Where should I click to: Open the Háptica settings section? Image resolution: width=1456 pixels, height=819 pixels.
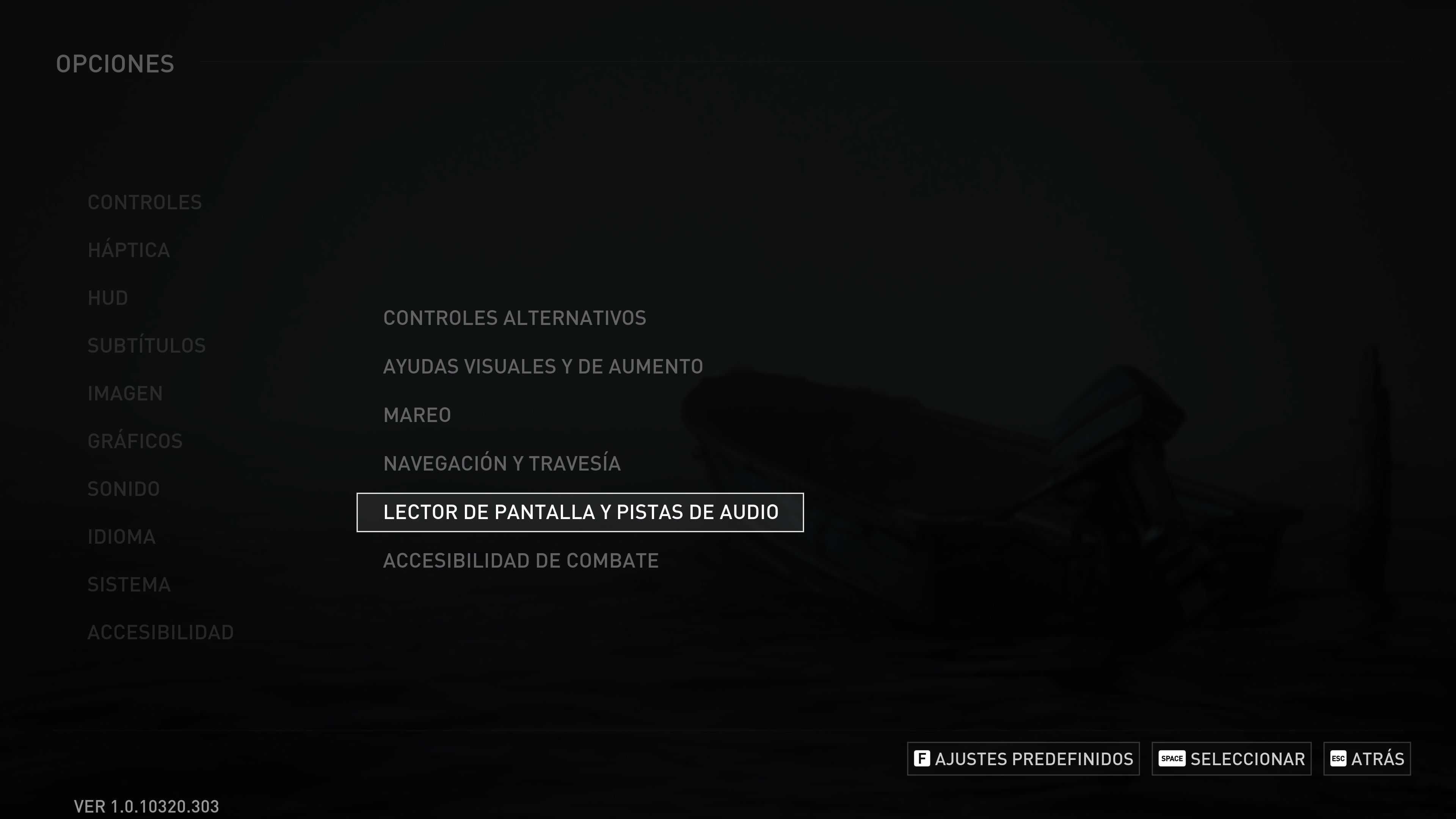coord(129,249)
